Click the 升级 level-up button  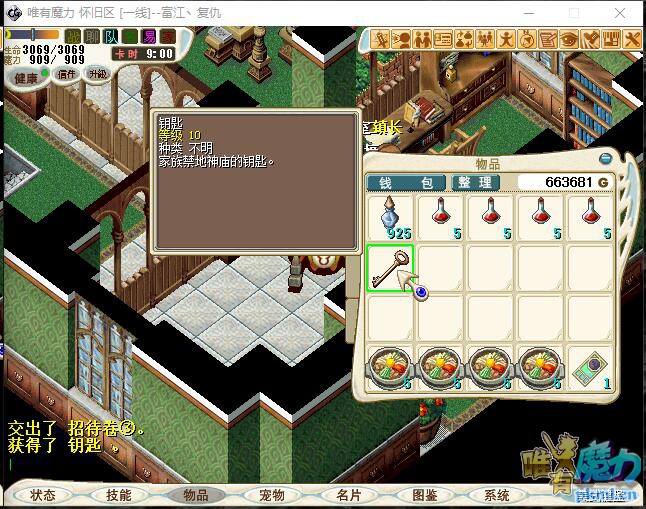tap(97, 74)
